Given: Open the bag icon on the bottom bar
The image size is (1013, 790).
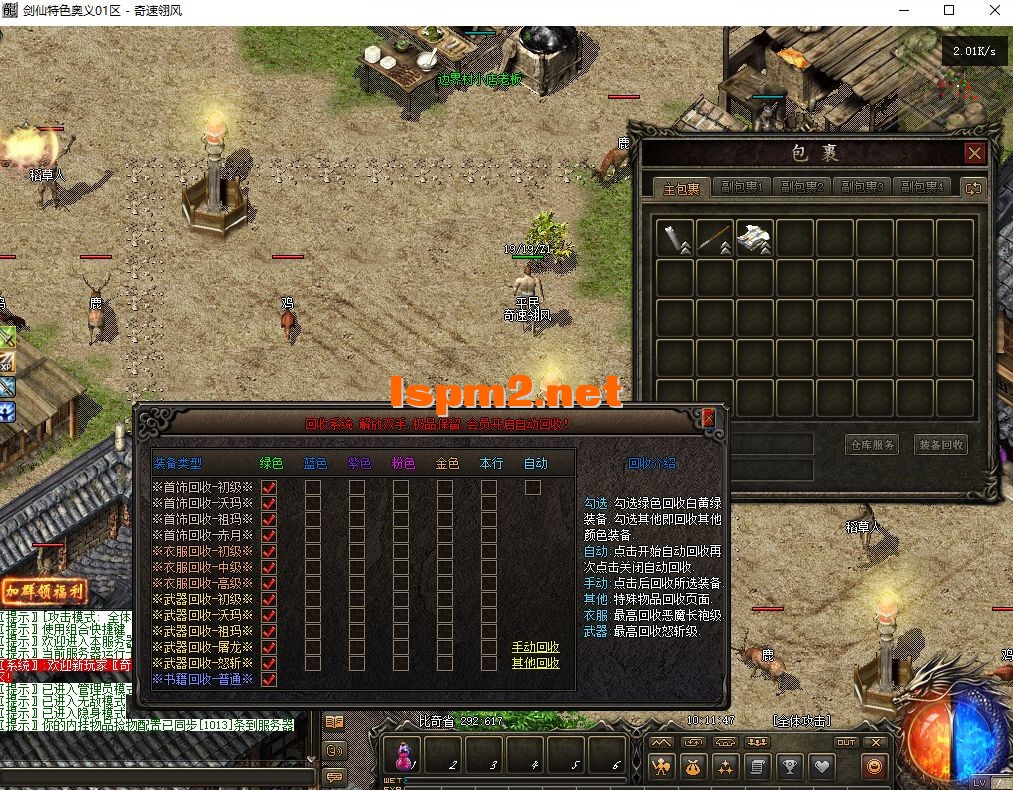Looking at the screenshot, I should [x=692, y=767].
